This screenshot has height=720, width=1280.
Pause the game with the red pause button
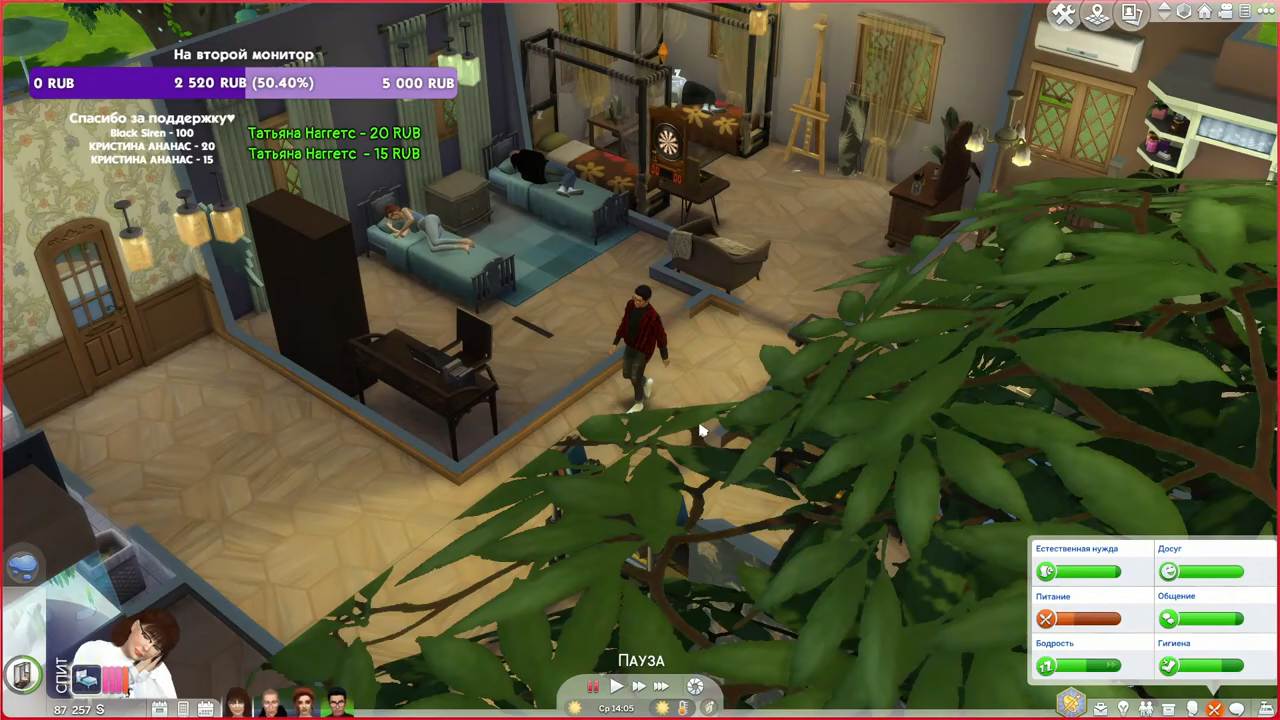coord(593,687)
